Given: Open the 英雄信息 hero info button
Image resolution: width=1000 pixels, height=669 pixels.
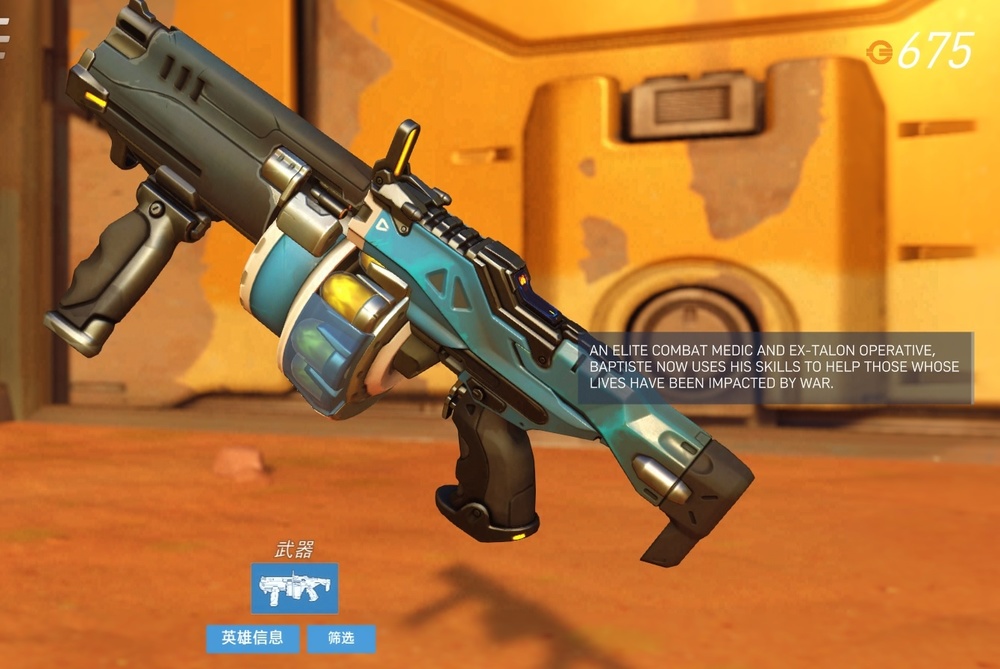Looking at the screenshot, I should (252, 638).
